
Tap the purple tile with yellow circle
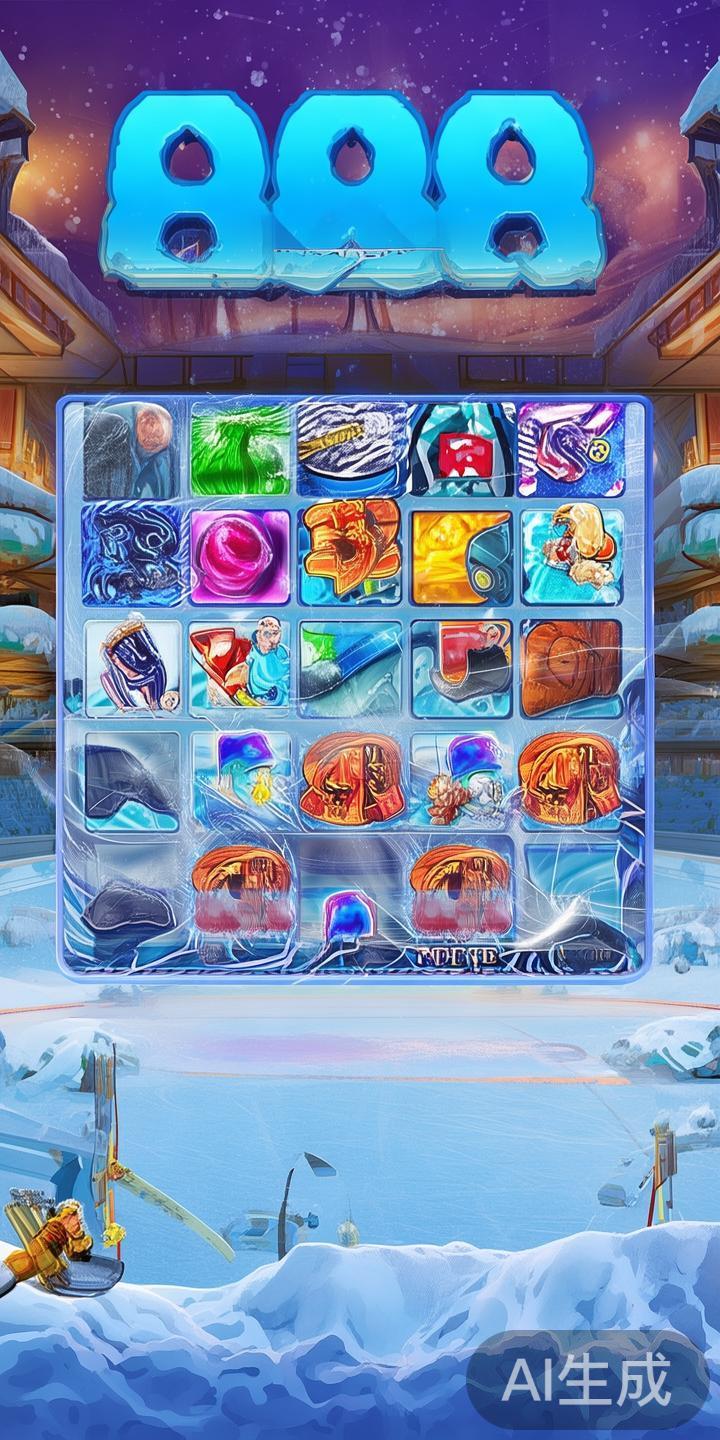[571, 449]
